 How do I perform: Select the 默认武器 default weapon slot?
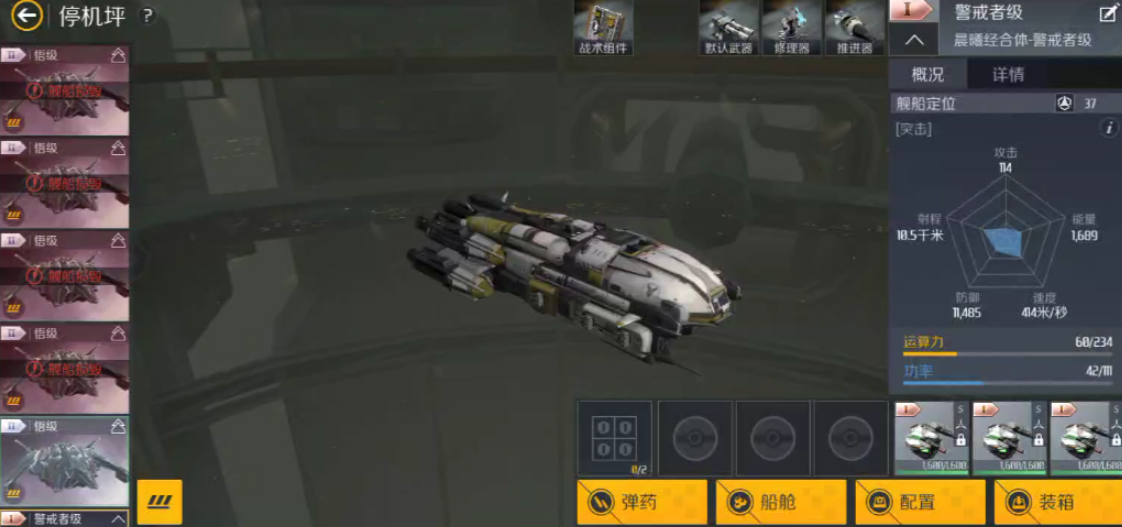[727, 28]
